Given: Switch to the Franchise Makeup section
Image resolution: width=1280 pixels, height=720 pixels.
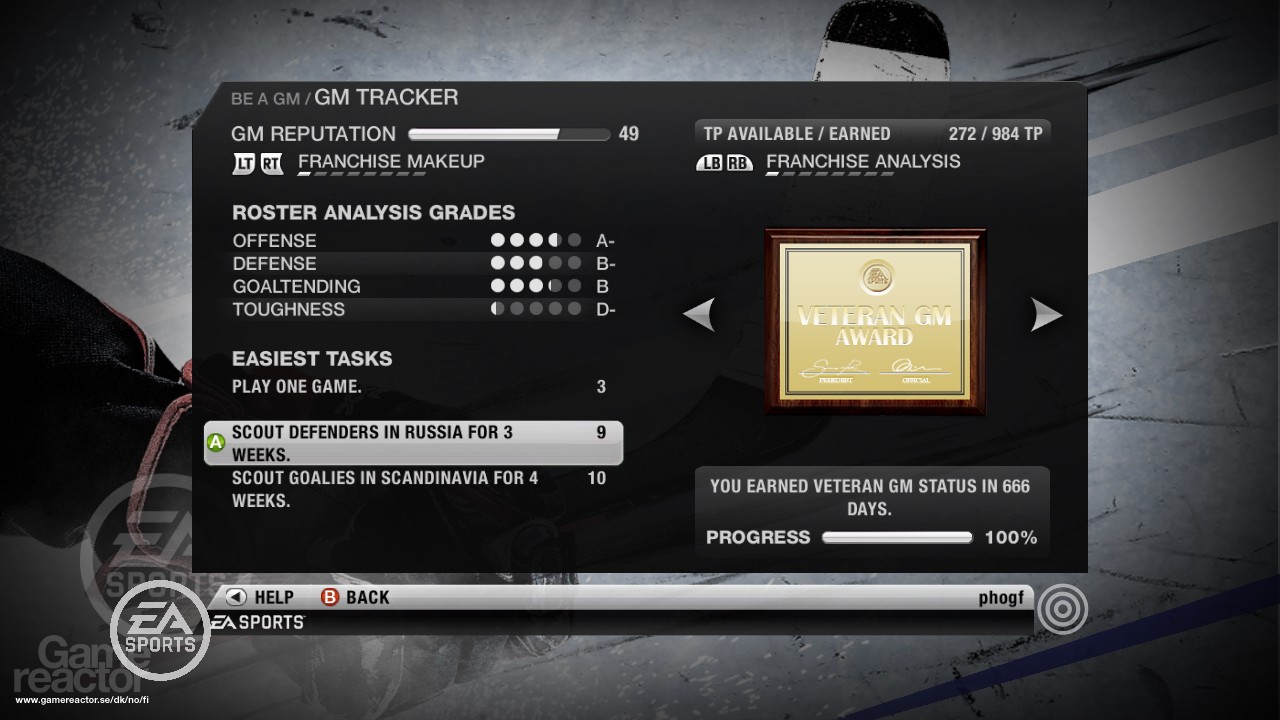Looking at the screenshot, I should point(391,161).
